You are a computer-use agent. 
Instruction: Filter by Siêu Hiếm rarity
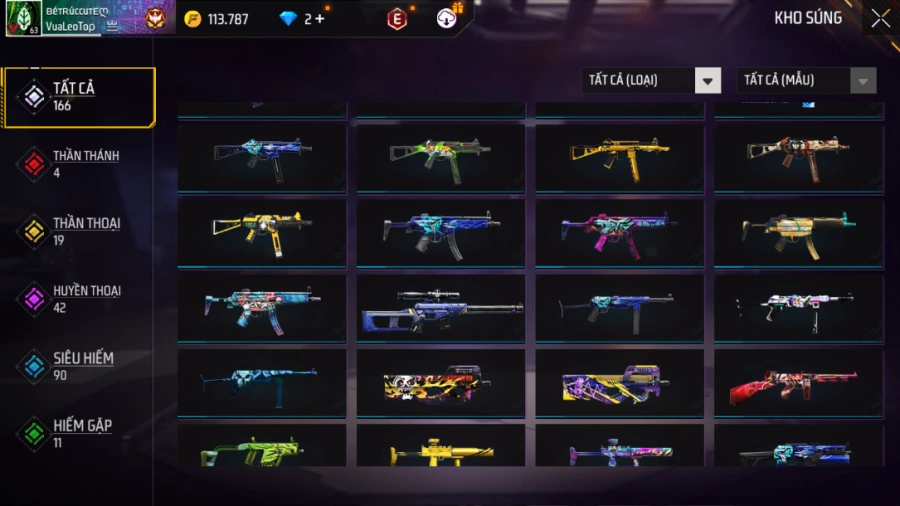click(80, 365)
